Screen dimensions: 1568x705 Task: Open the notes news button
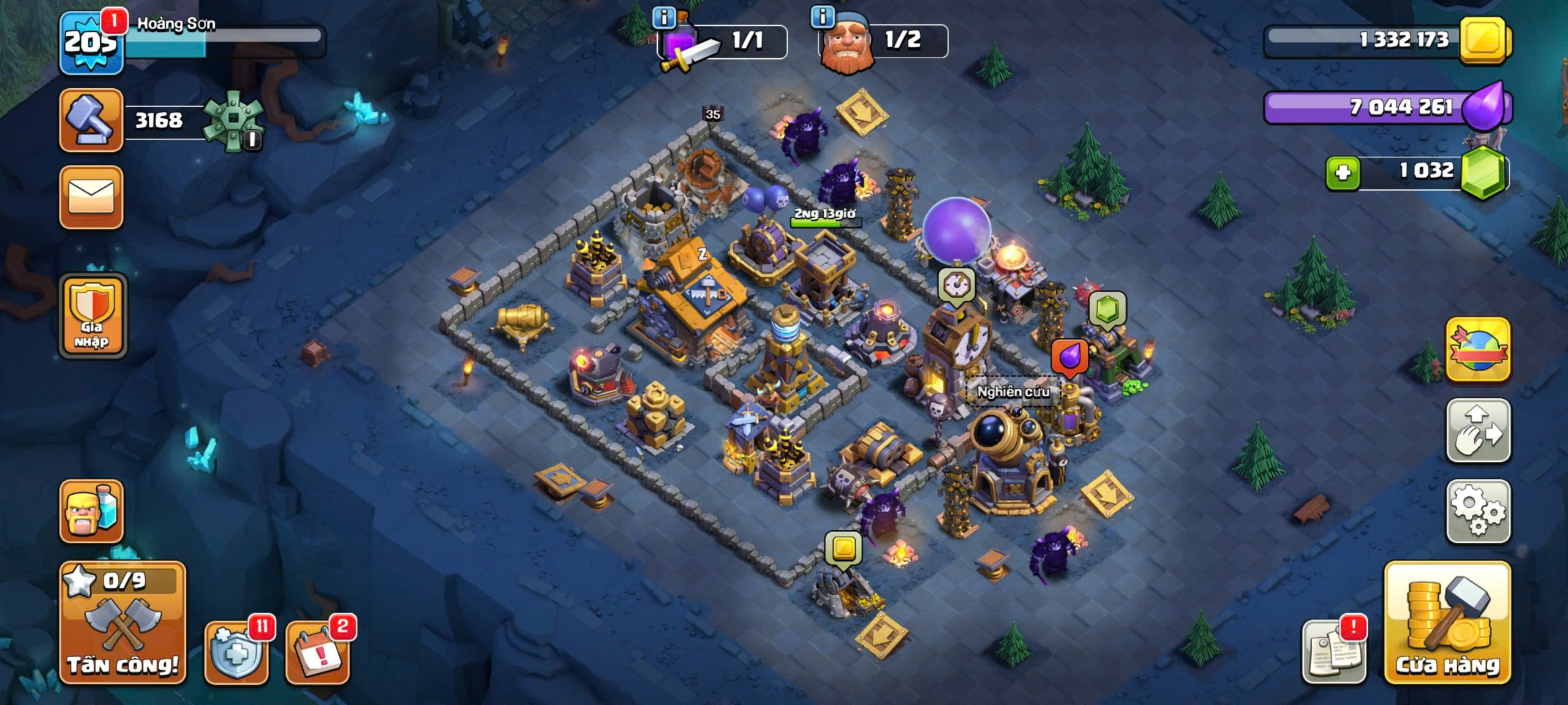1334,652
